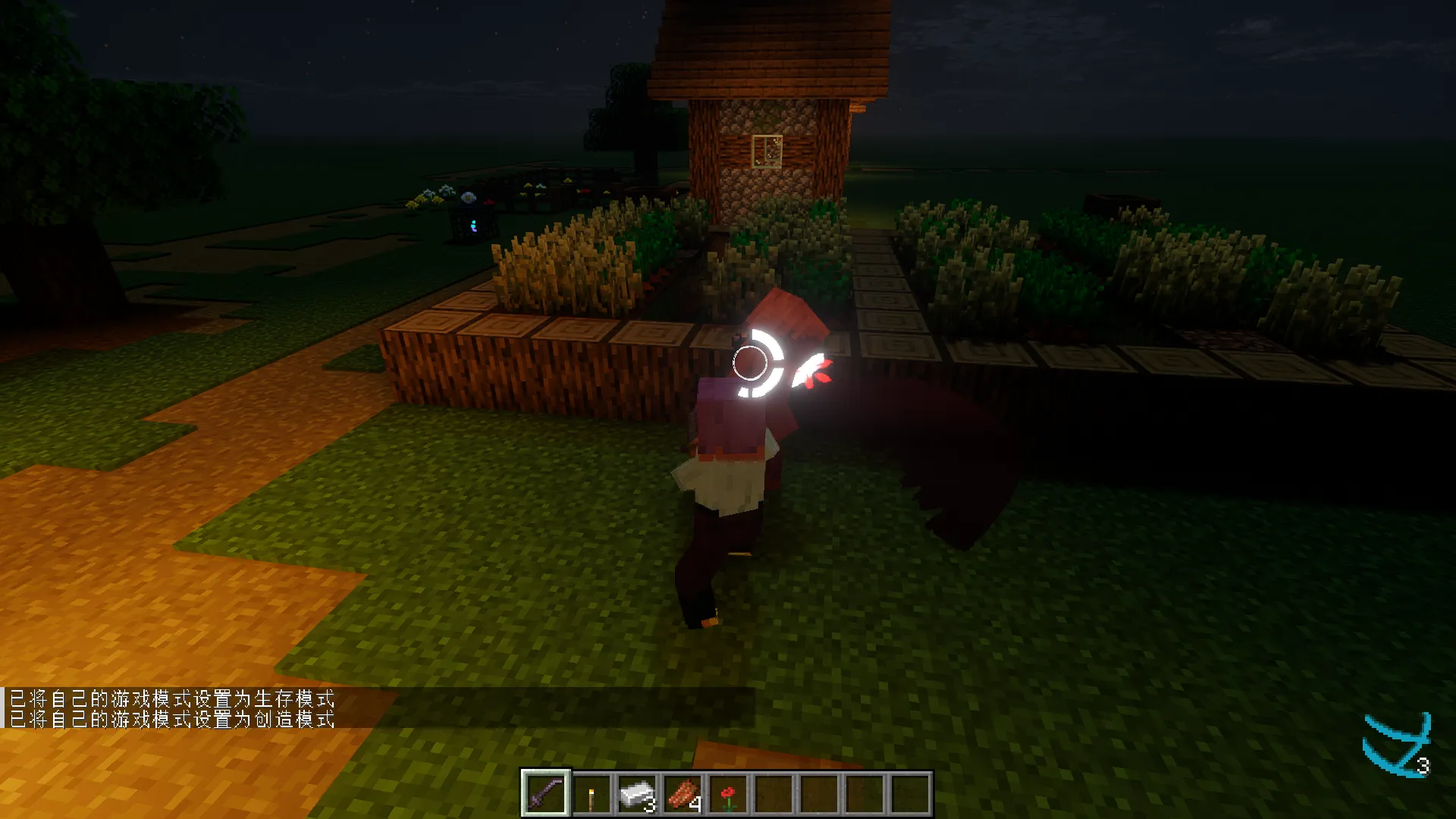Select the iron ingot stack in the hotbar

[637, 792]
